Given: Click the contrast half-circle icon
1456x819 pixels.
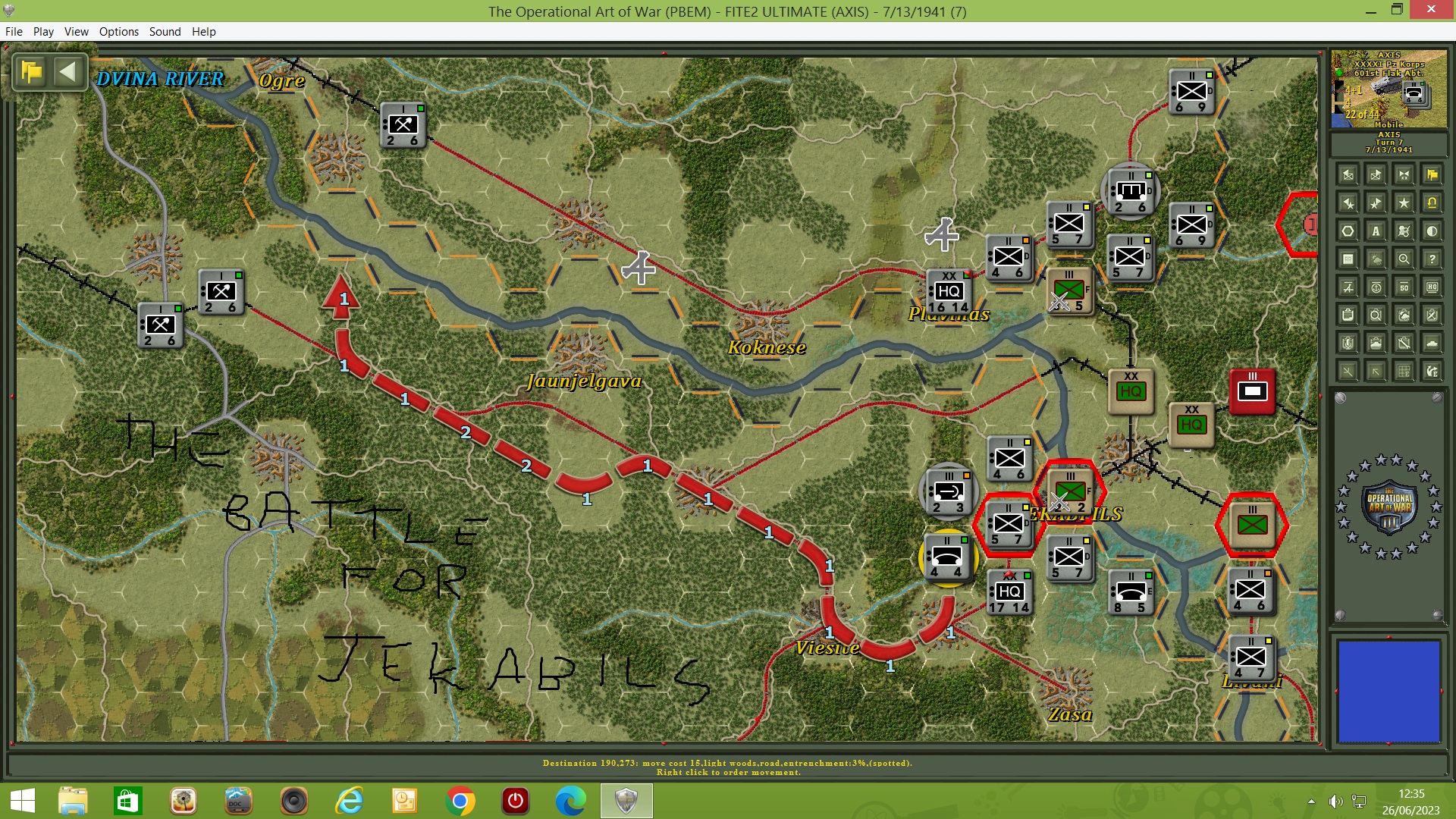Looking at the screenshot, I should tap(1432, 231).
